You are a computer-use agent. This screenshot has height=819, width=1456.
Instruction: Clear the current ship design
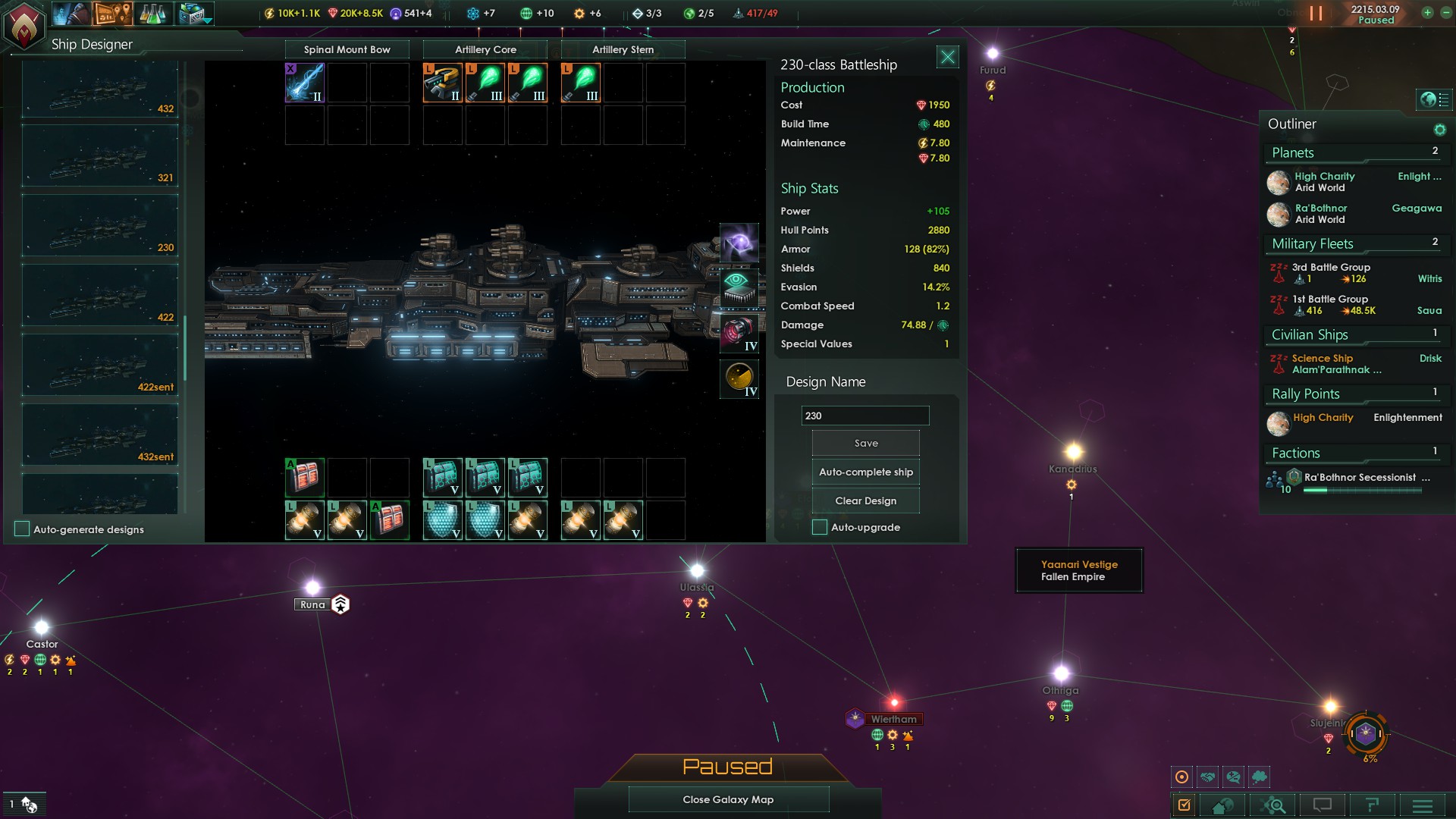pyautogui.click(x=865, y=501)
